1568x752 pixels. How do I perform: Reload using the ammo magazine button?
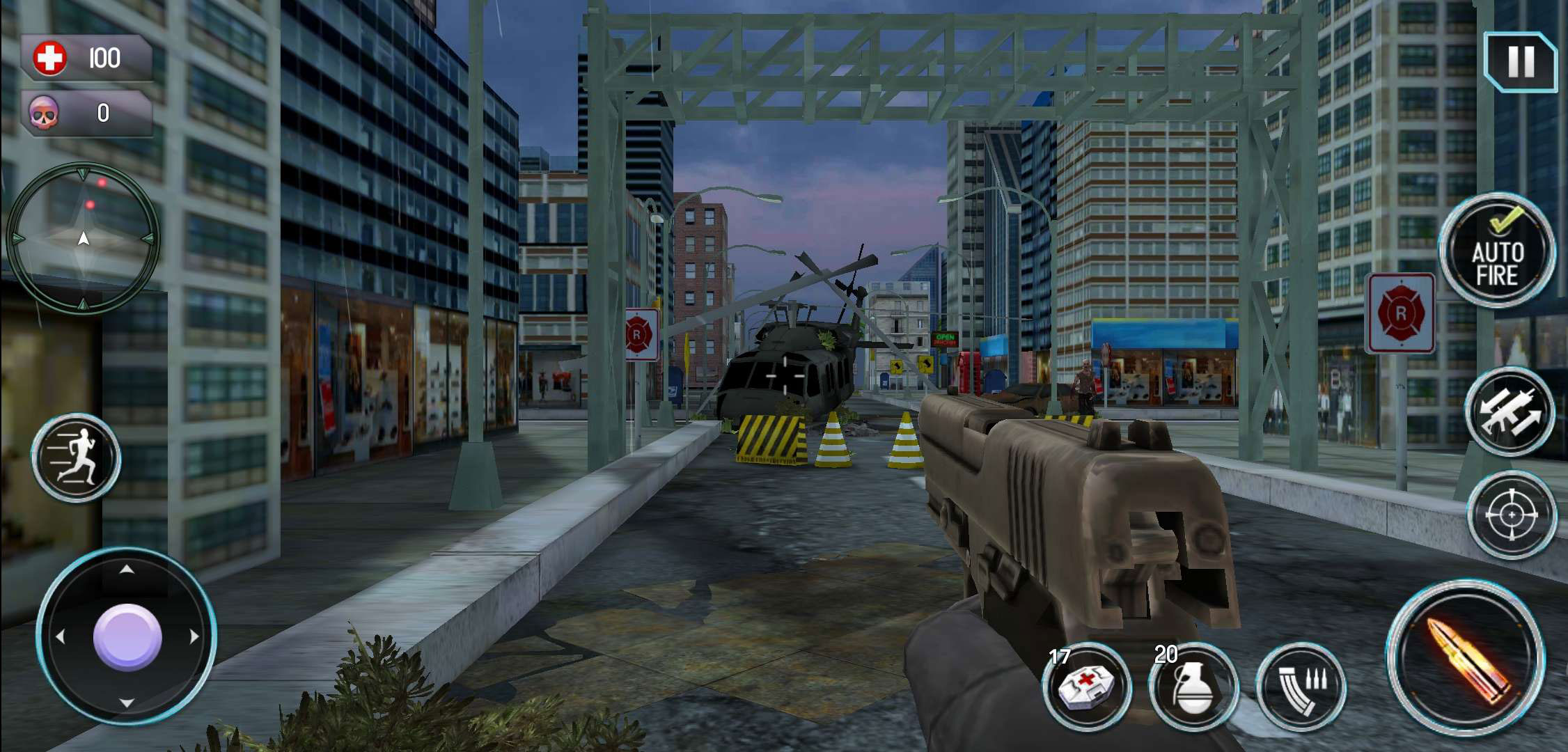pos(1301,687)
